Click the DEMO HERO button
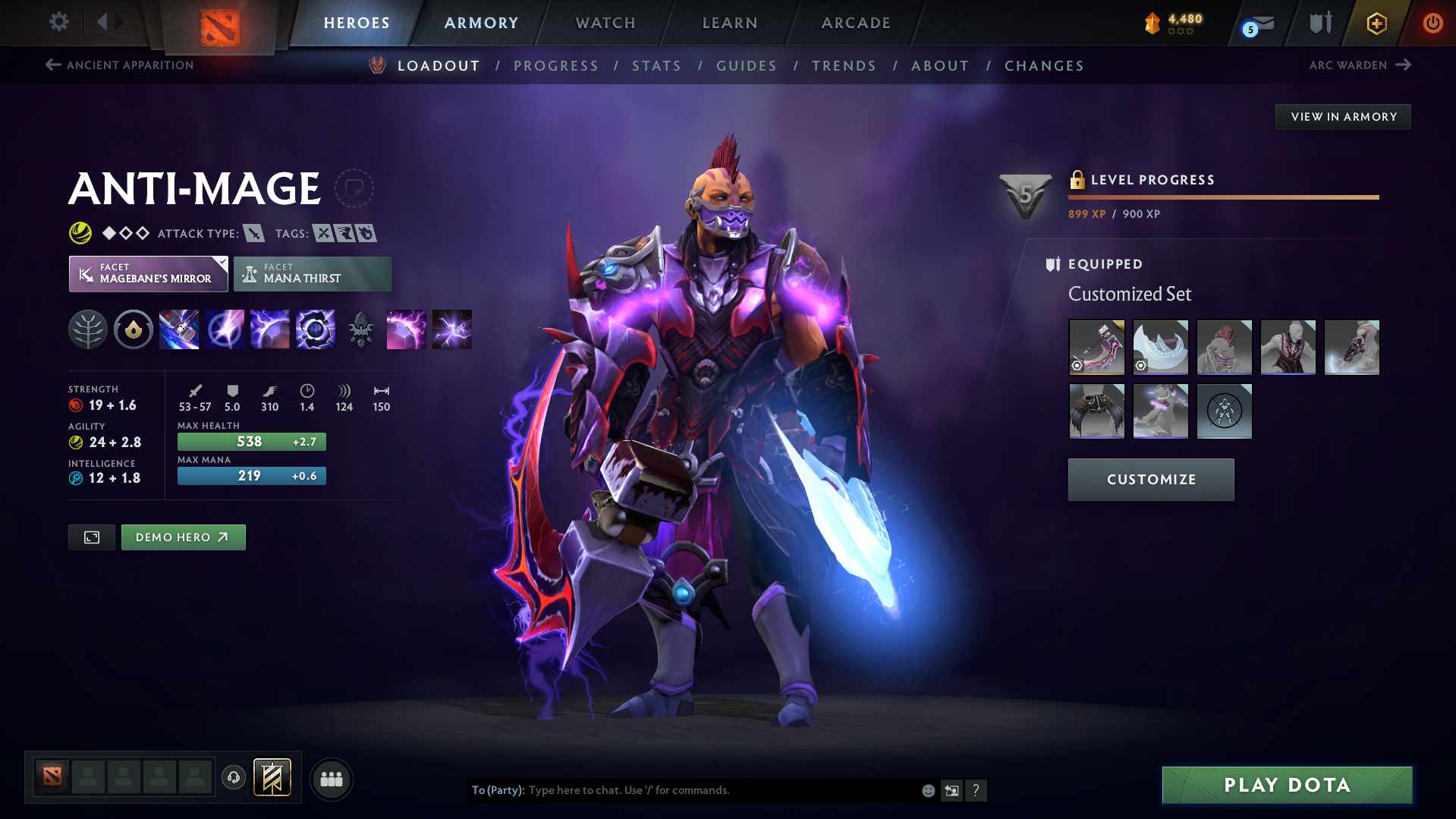The width and height of the screenshot is (1456, 819). click(x=183, y=537)
